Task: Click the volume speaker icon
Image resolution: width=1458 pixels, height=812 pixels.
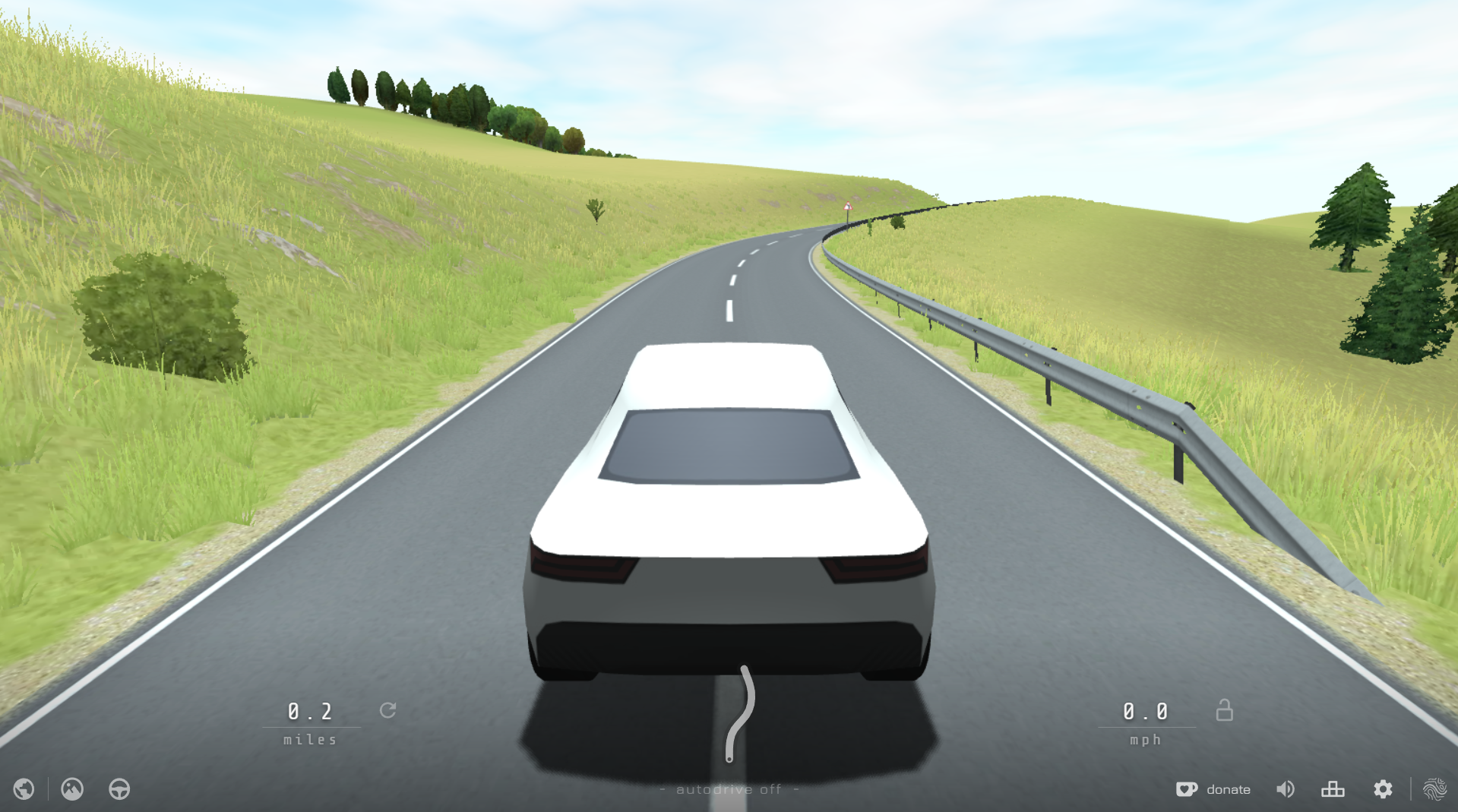Action: coord(1286,789)
